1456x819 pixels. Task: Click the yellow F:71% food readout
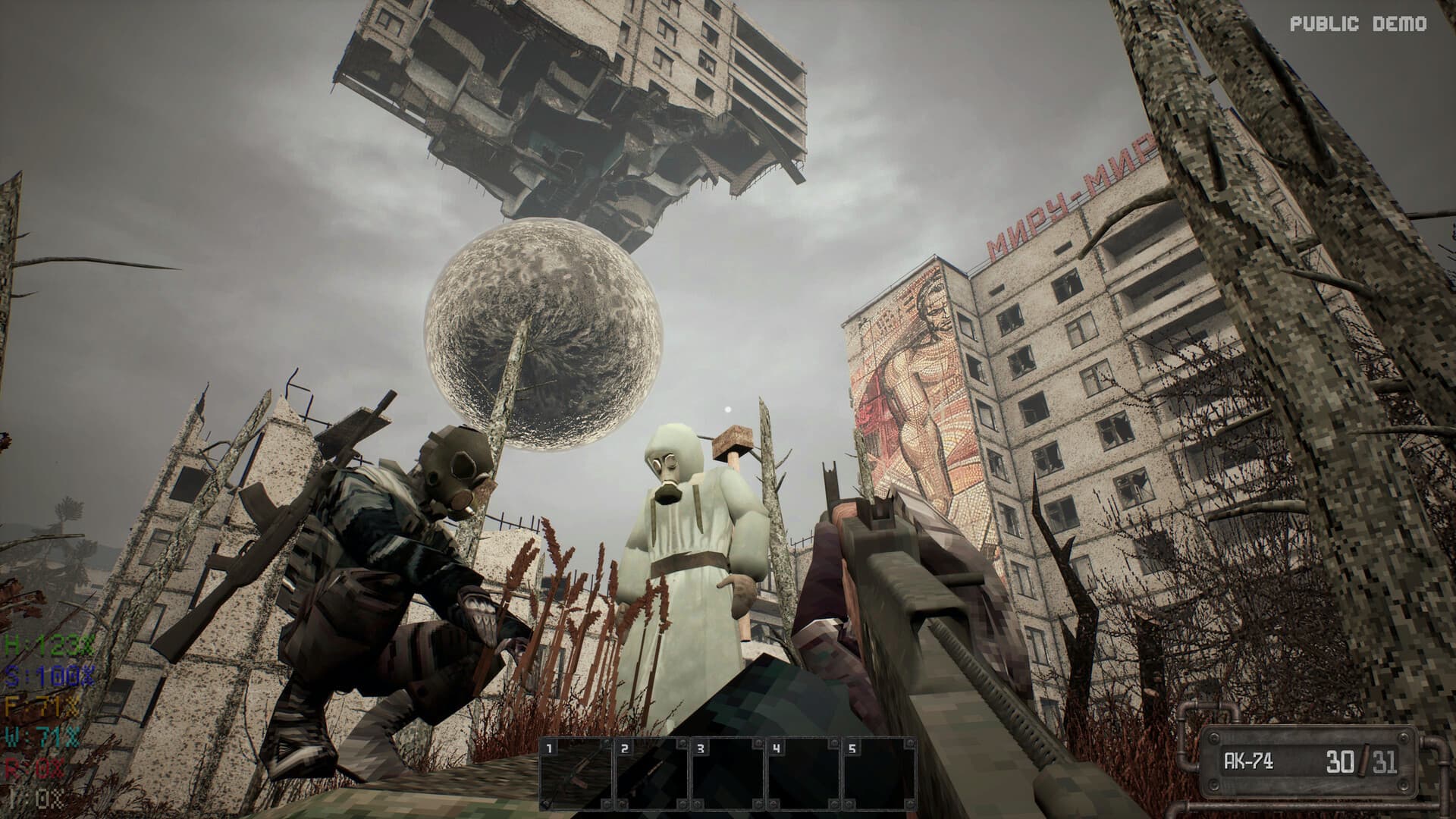[42, 704]
